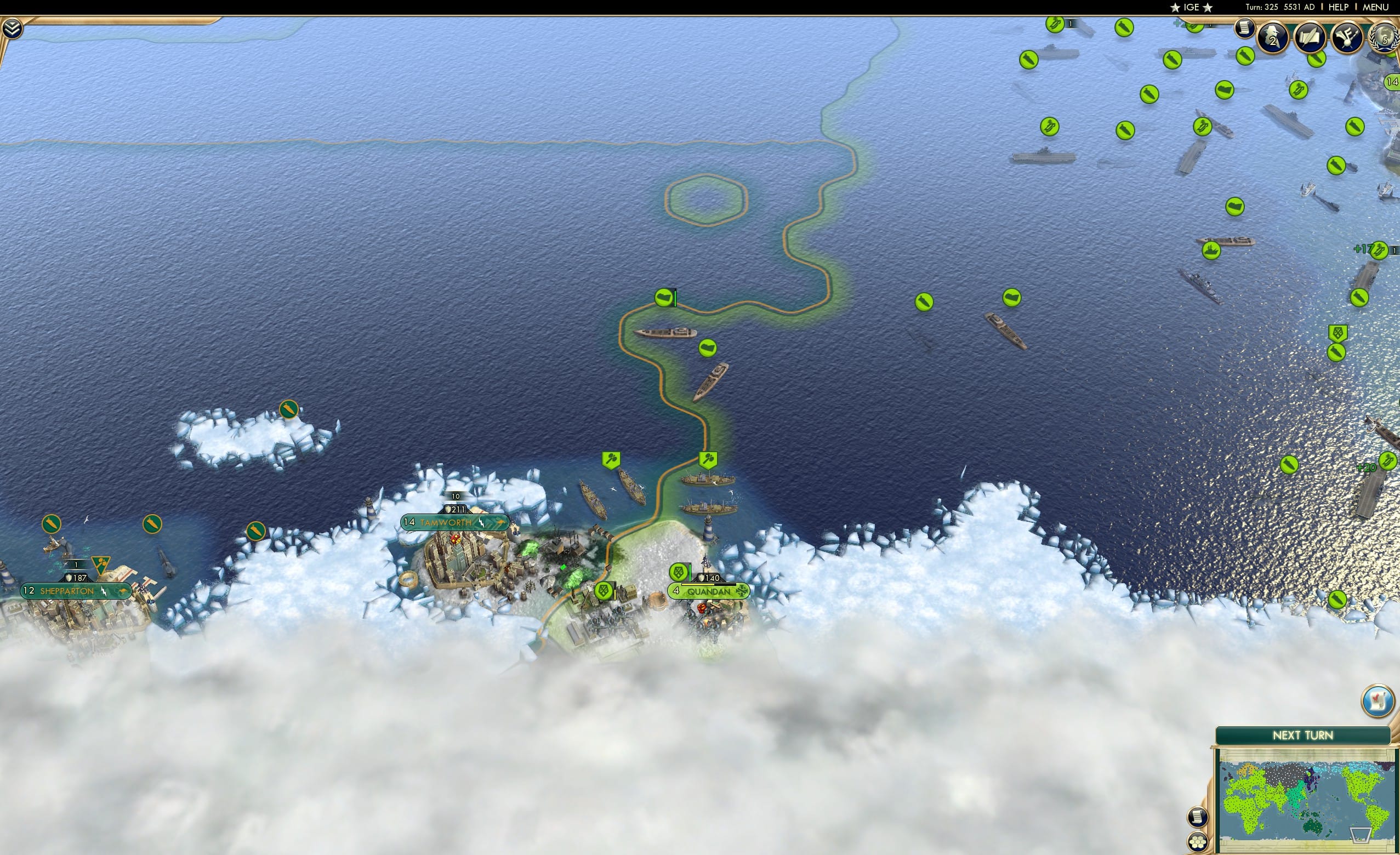1400x855 pixels.
Task: Open HELP from the top bar
Action: tap(1339, 7)
